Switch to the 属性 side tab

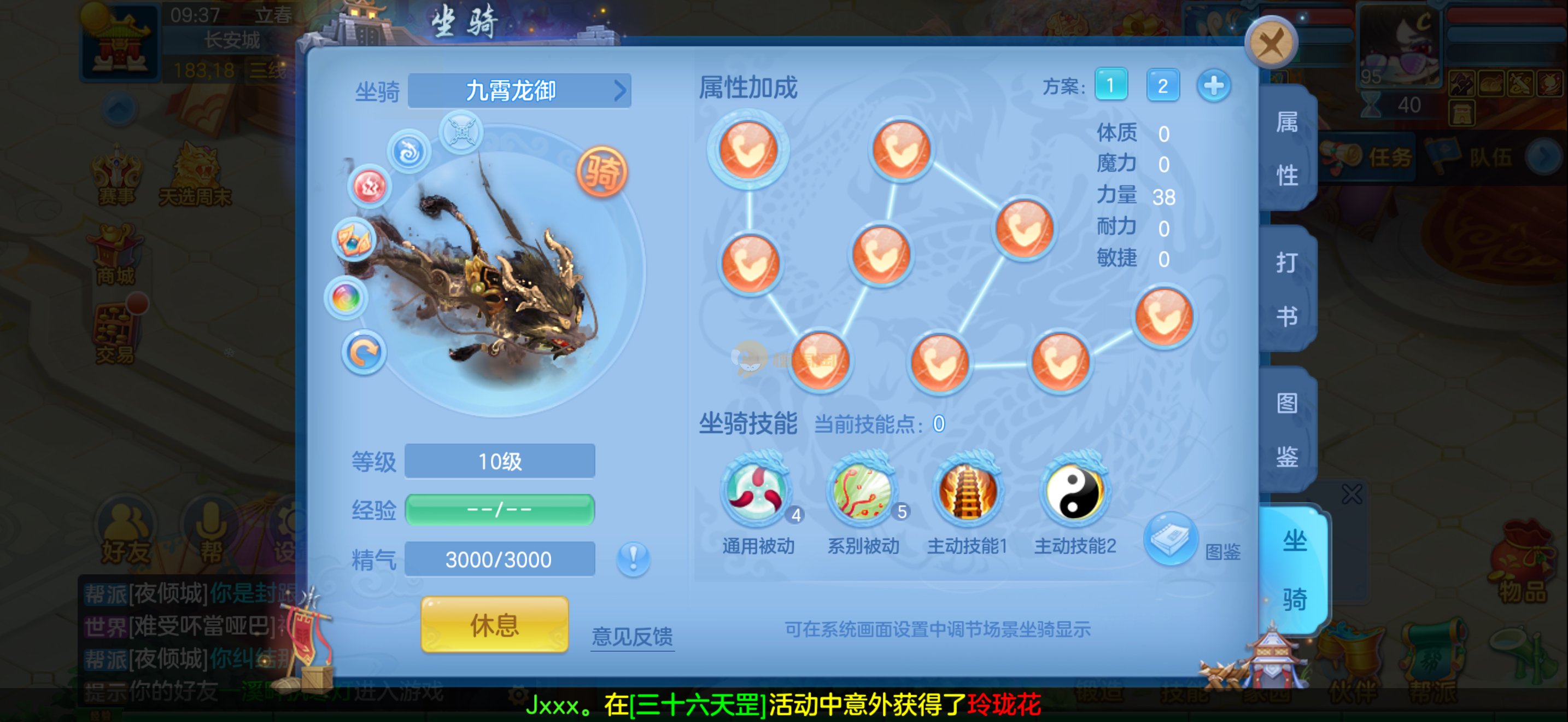(1287, 149)
